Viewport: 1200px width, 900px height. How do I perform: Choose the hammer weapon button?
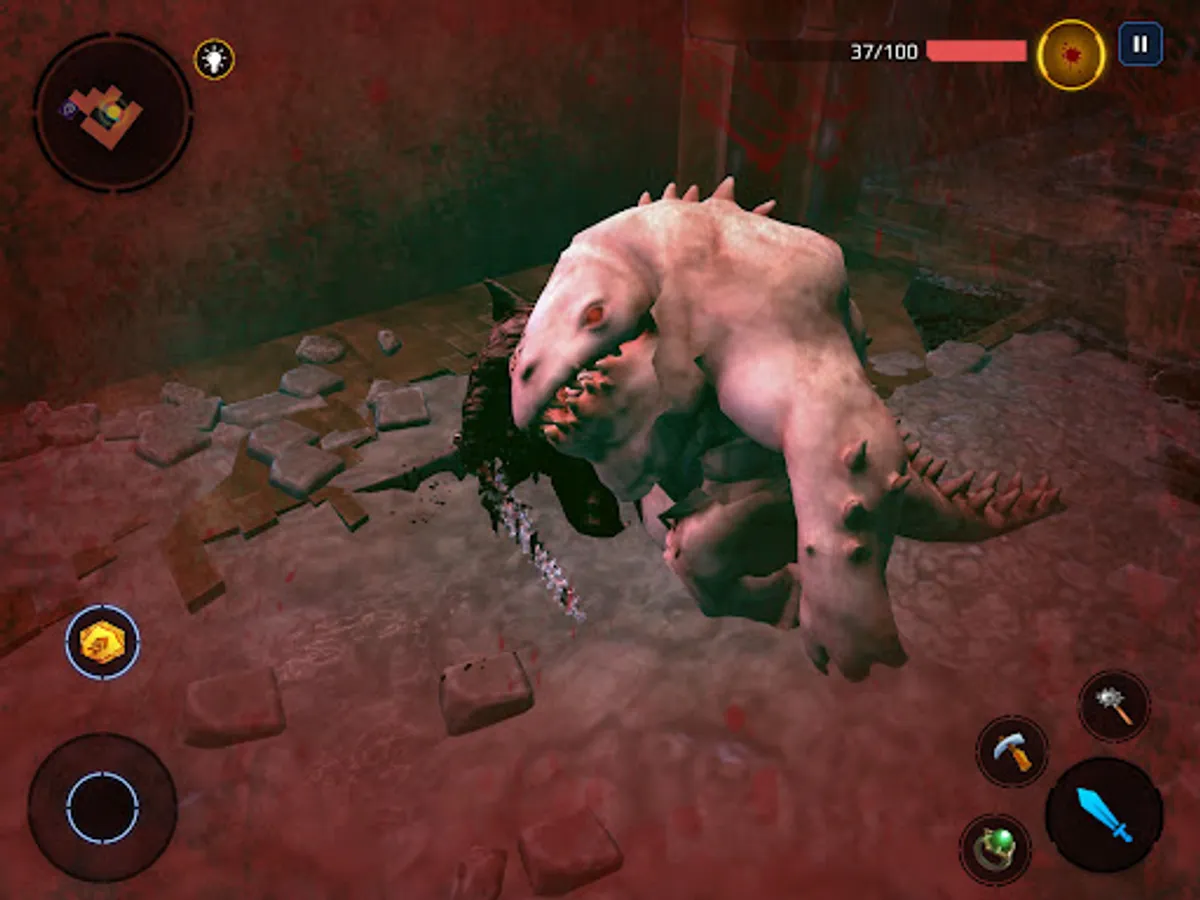[1012, 751]
